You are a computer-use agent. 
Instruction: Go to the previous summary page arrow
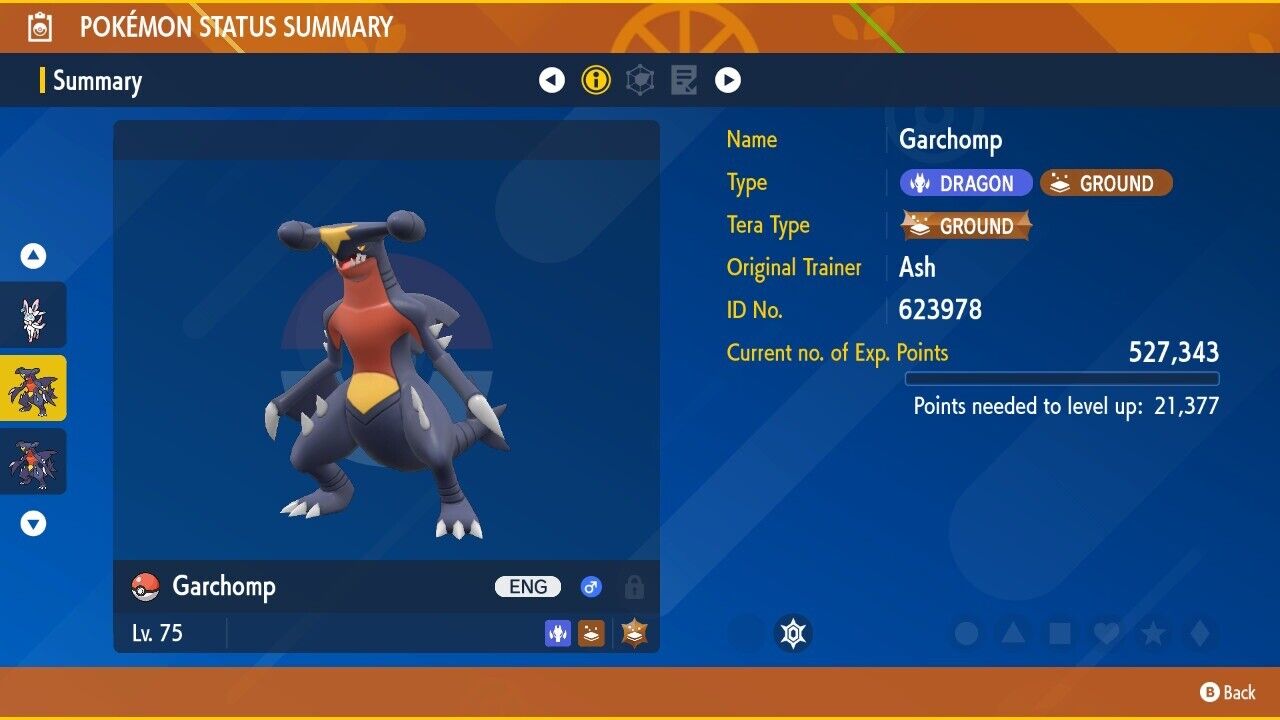[x=552, y=80]
